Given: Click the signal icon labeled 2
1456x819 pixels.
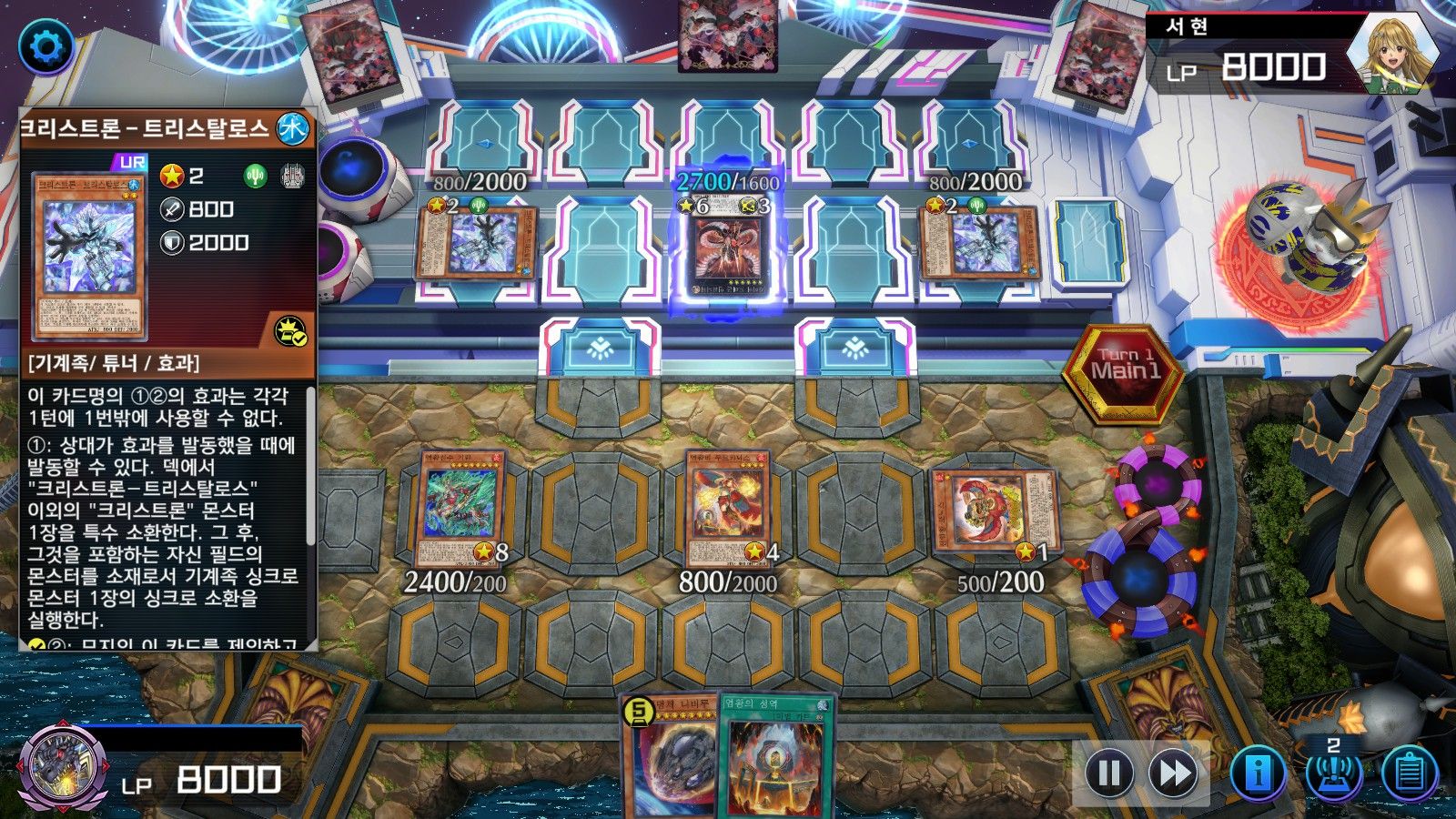Looking at the screenshot, I should click(x=1333, y=769).
